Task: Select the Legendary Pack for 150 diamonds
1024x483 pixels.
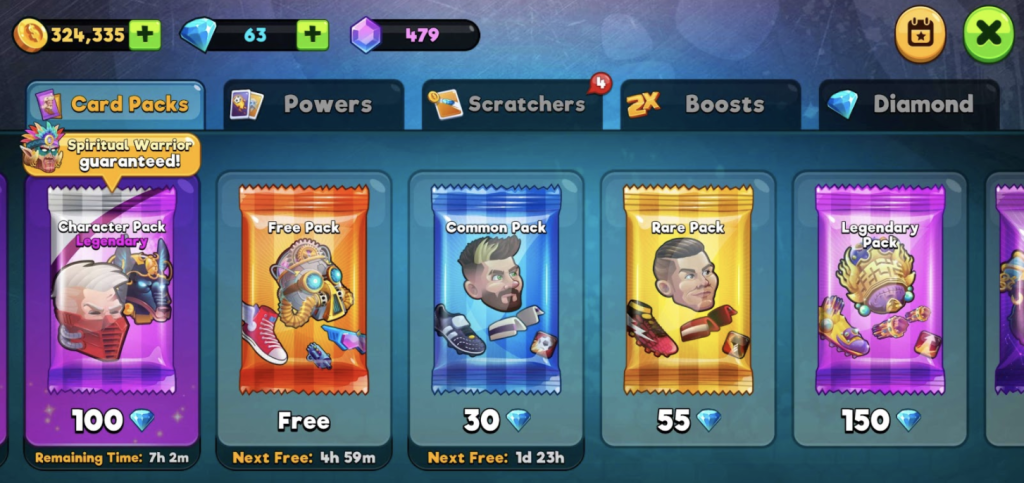Action: click(x=880, y=300)
